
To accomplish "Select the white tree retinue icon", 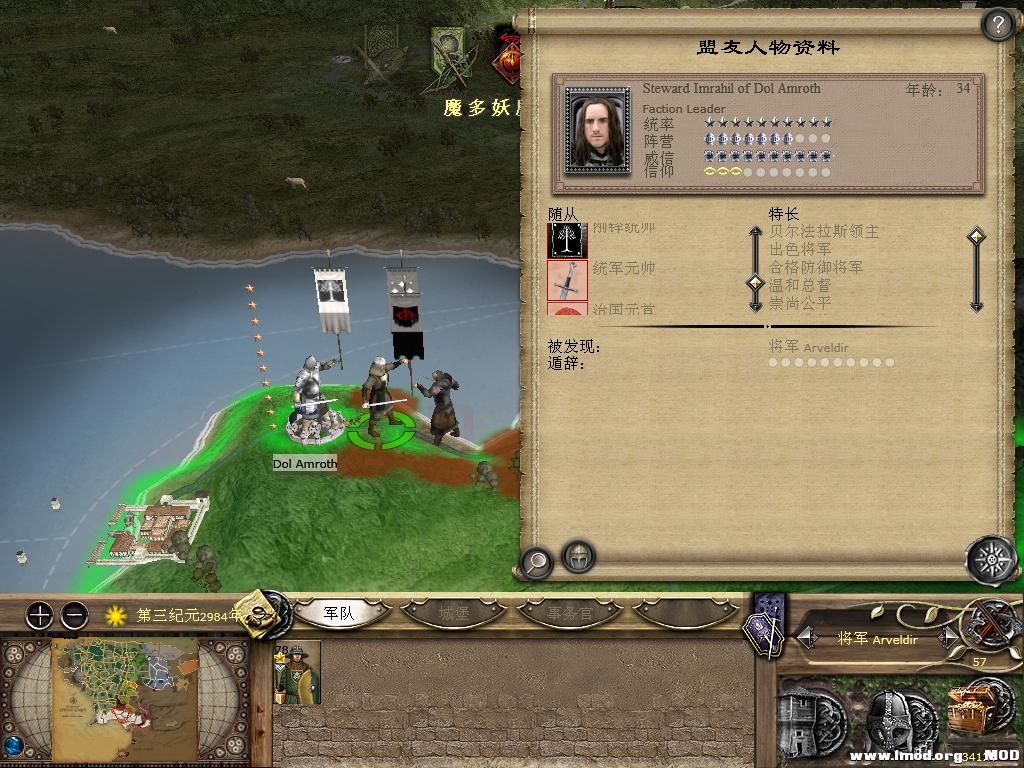I will [x=567, y=240].
